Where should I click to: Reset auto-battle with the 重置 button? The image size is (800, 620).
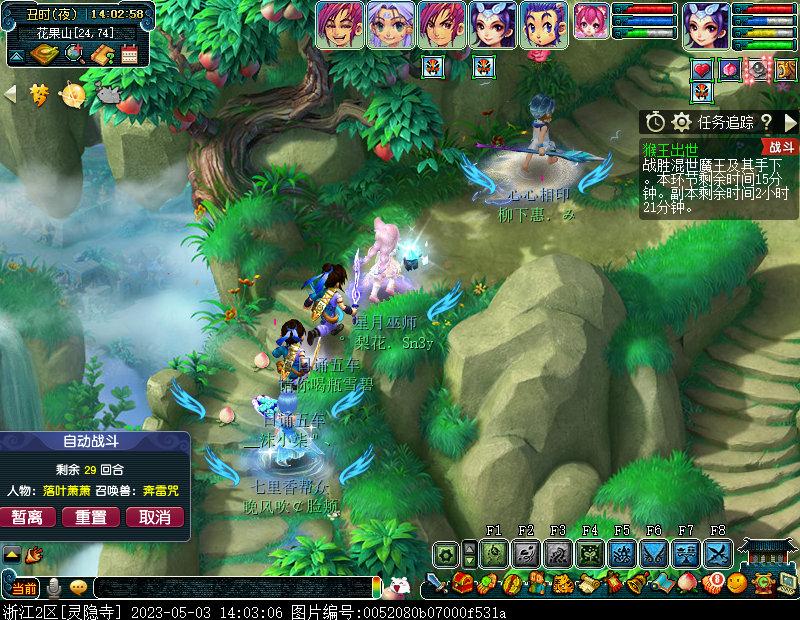coord(91,517)
